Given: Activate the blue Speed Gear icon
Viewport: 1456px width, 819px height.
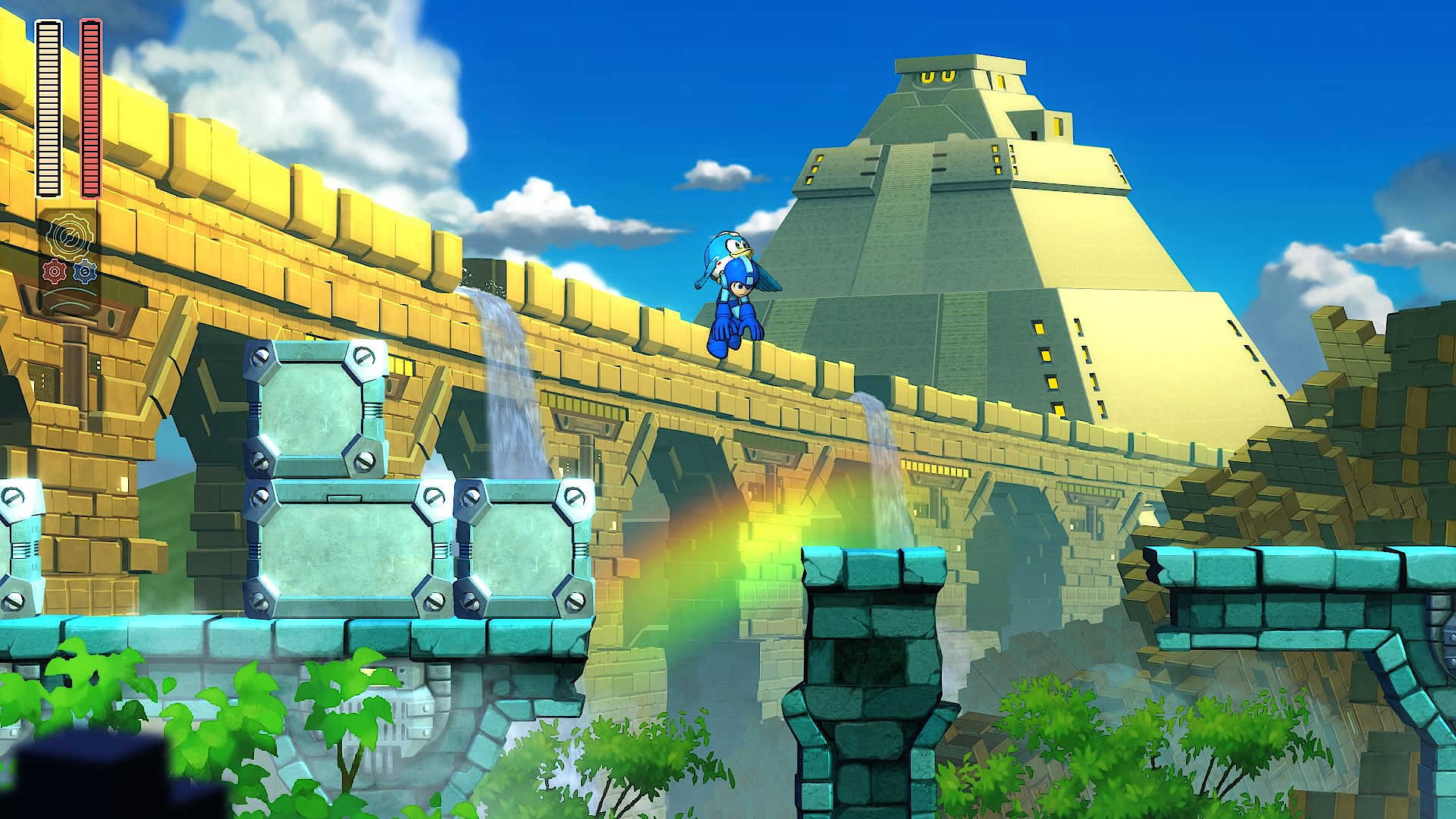Looking at the screenshot, I should (85, 271).
